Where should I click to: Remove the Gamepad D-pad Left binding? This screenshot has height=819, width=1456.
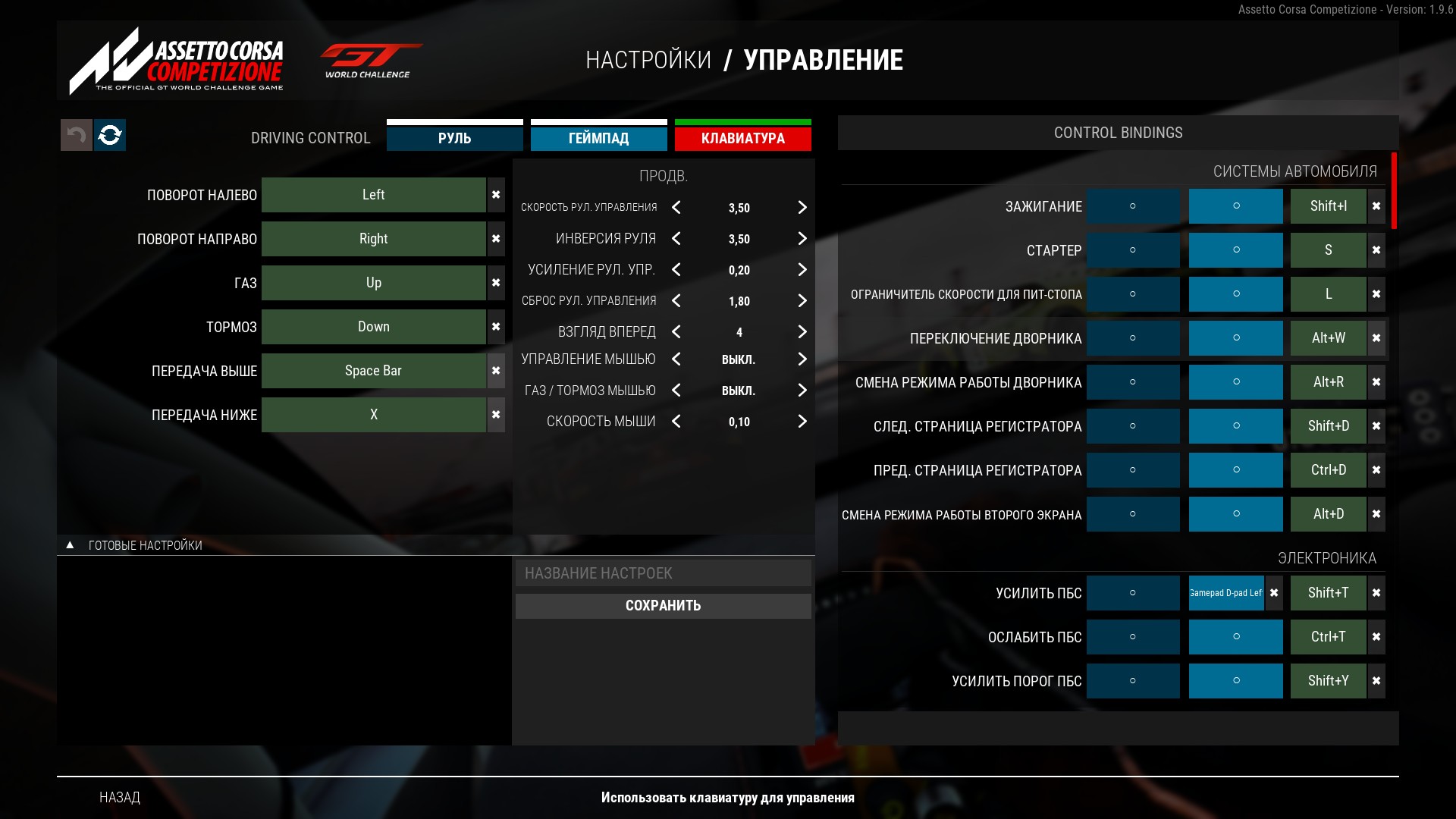tap(1274, 593)
